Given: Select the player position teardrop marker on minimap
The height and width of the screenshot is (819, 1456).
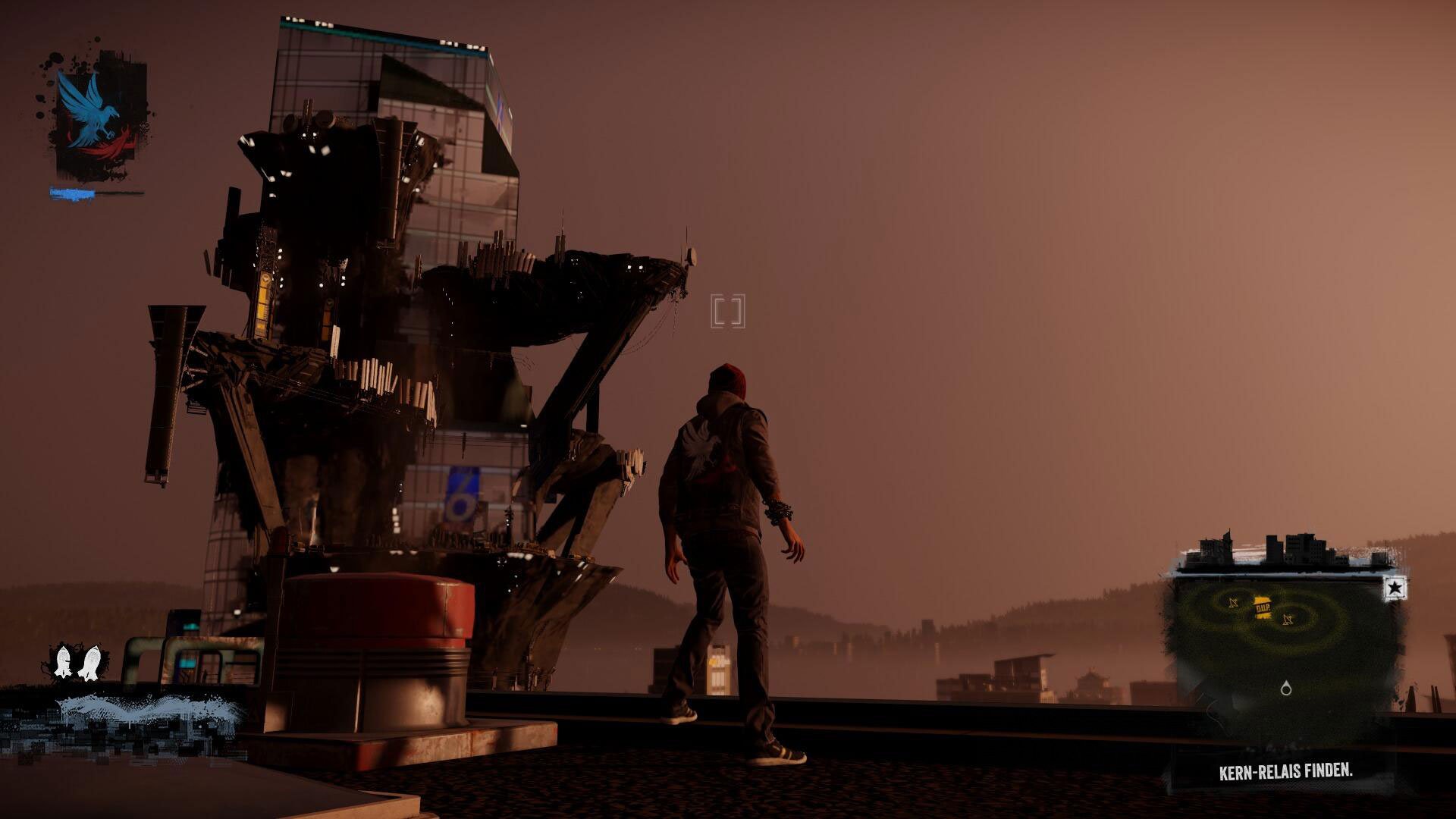Looking at the screenshot, I should 1286,689.
